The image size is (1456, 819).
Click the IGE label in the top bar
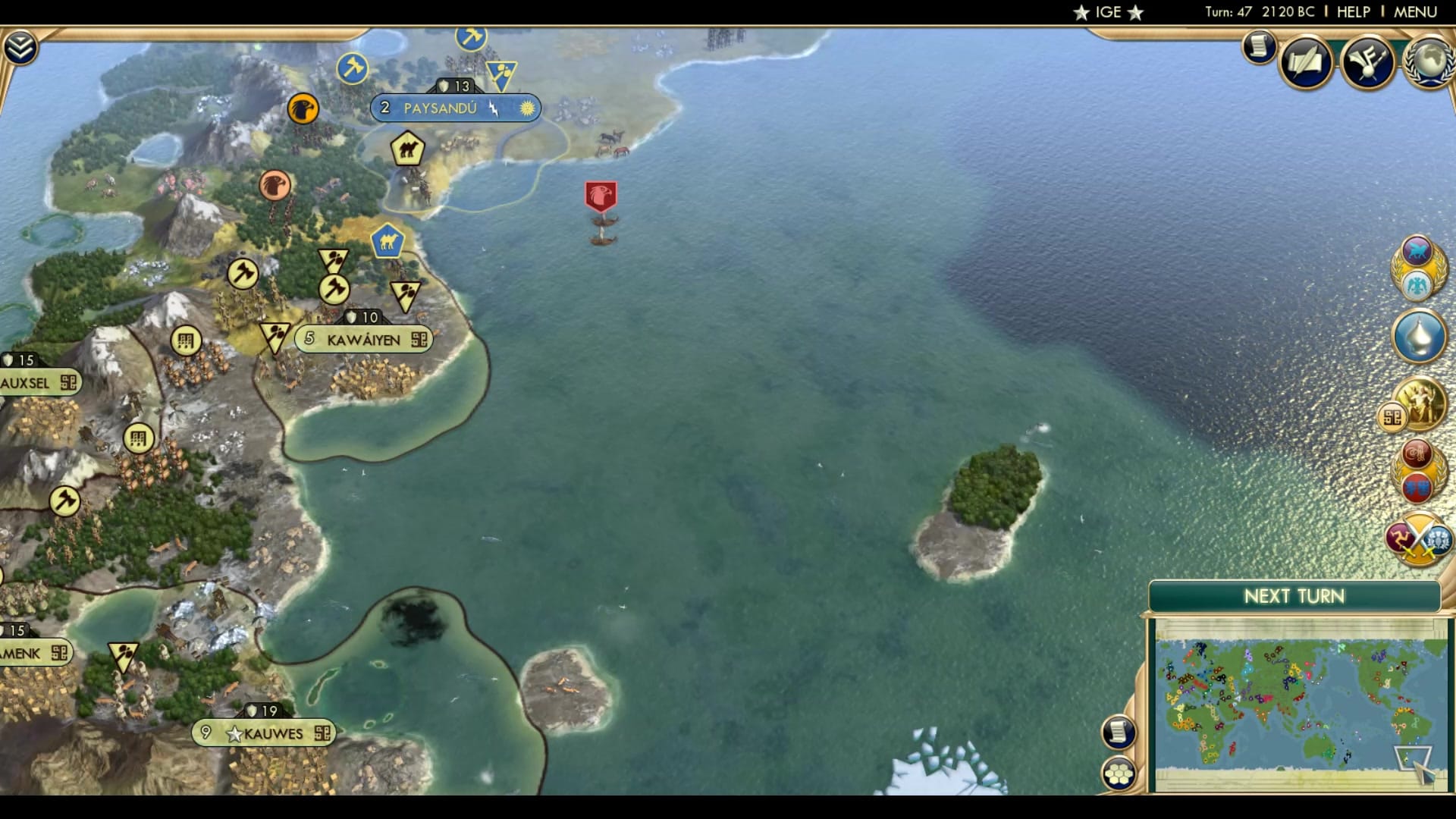pos(1108,11)
